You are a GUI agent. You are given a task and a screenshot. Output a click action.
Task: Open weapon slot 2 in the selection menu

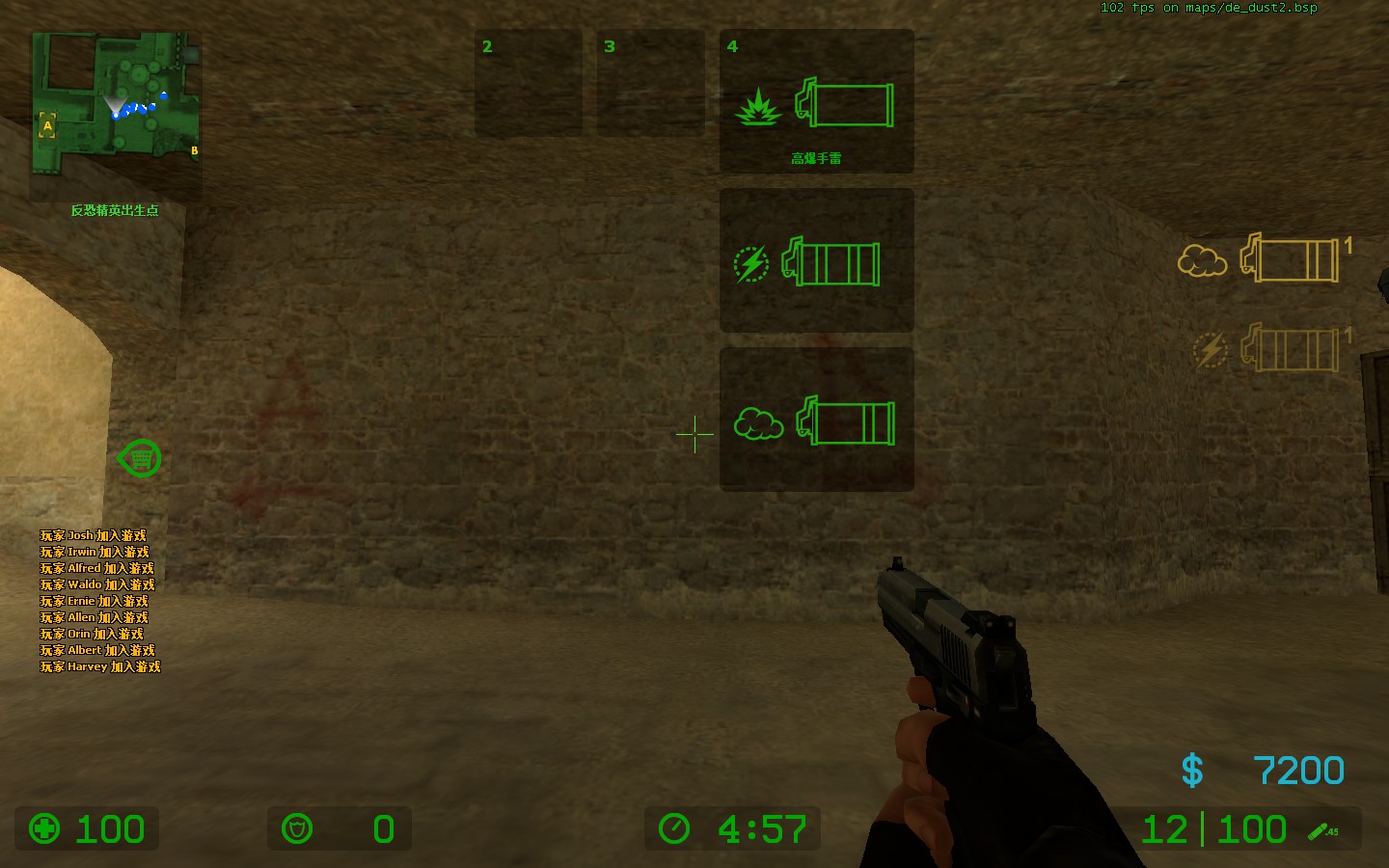[x=528, y=82]
